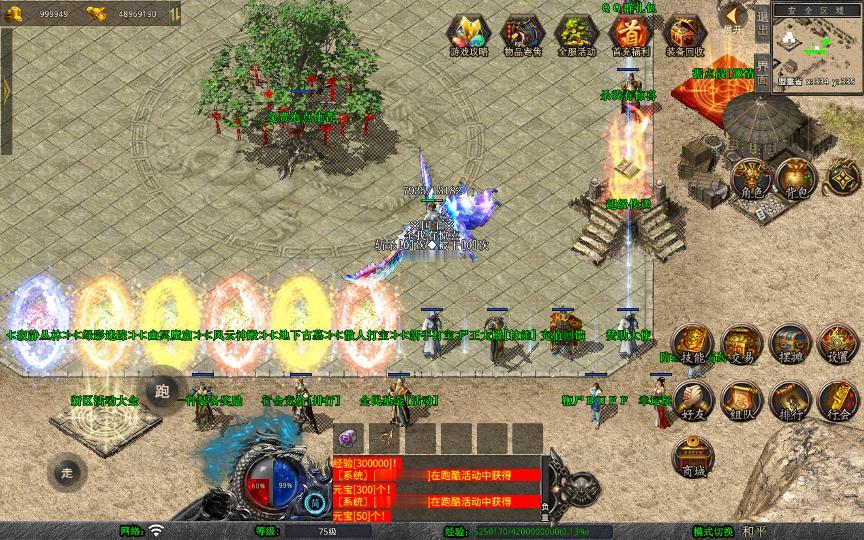Click the 退出 exit button

[x=762, y=22]
